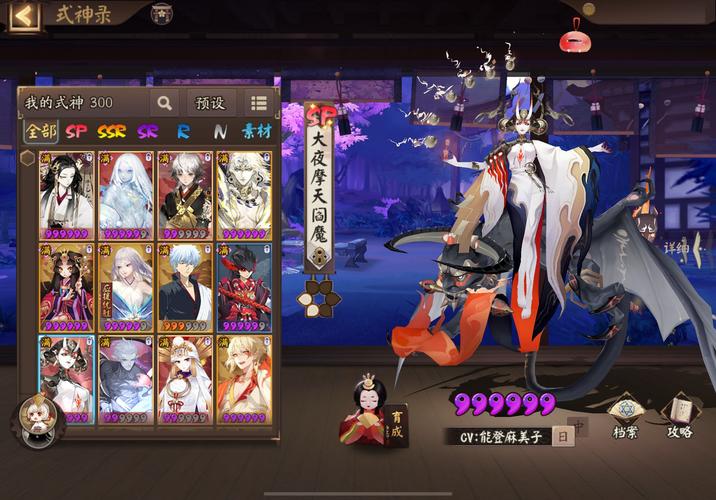Select the blonde shikigami in orange robes card
The image size is (716, 500).
point(243,379)
